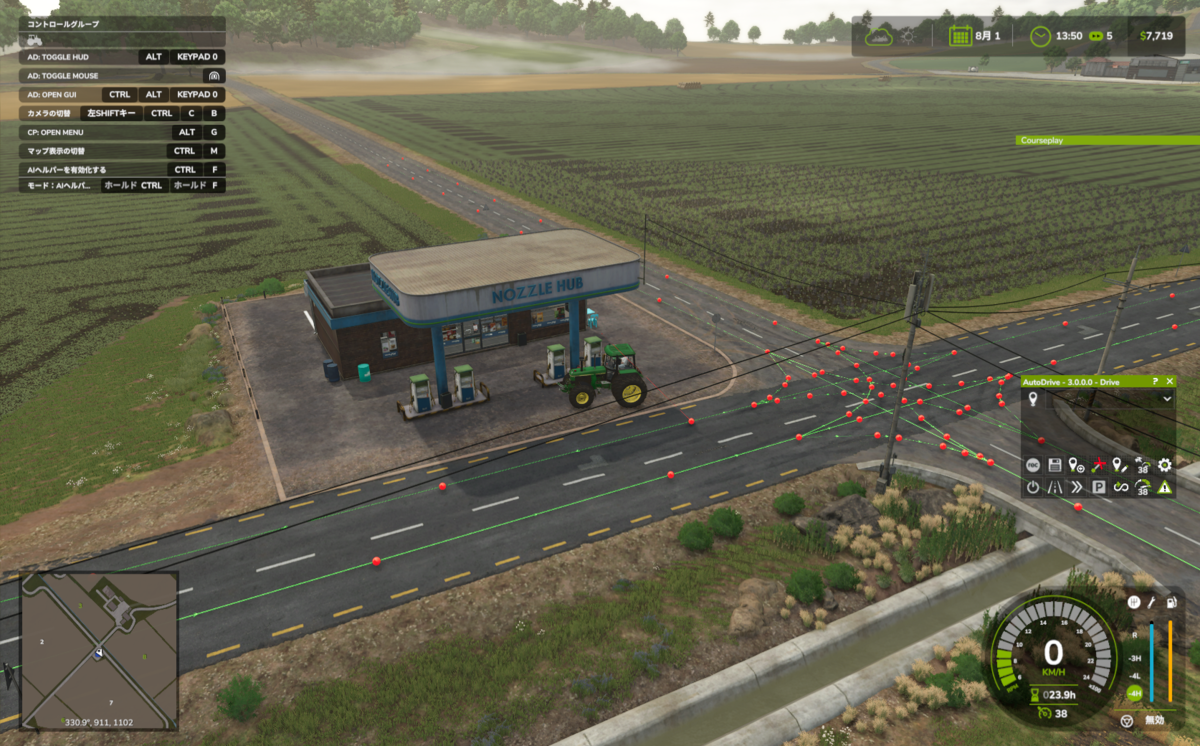Viewport: 1200px width, 746px height.
Task: Toggle the AutoDrive loop mode icon
Action: (x=1121, y=487)
